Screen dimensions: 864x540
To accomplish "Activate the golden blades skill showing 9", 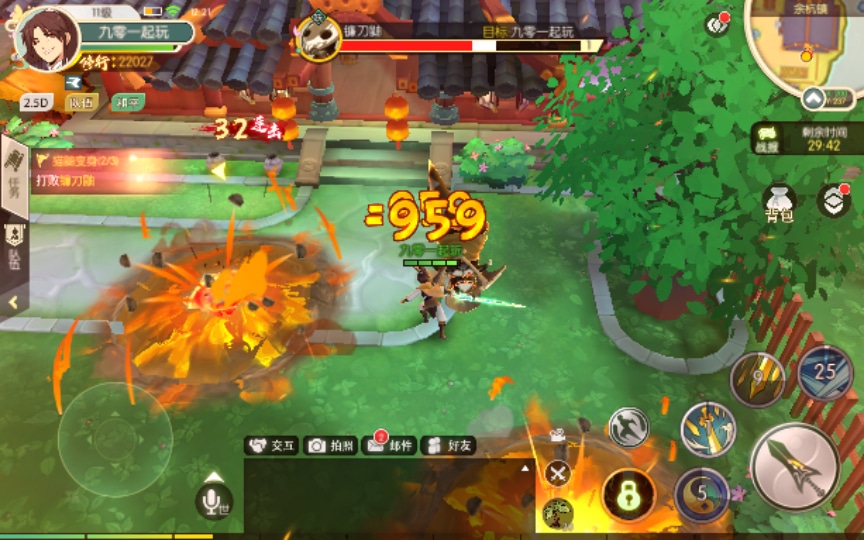I will [756, 378].
